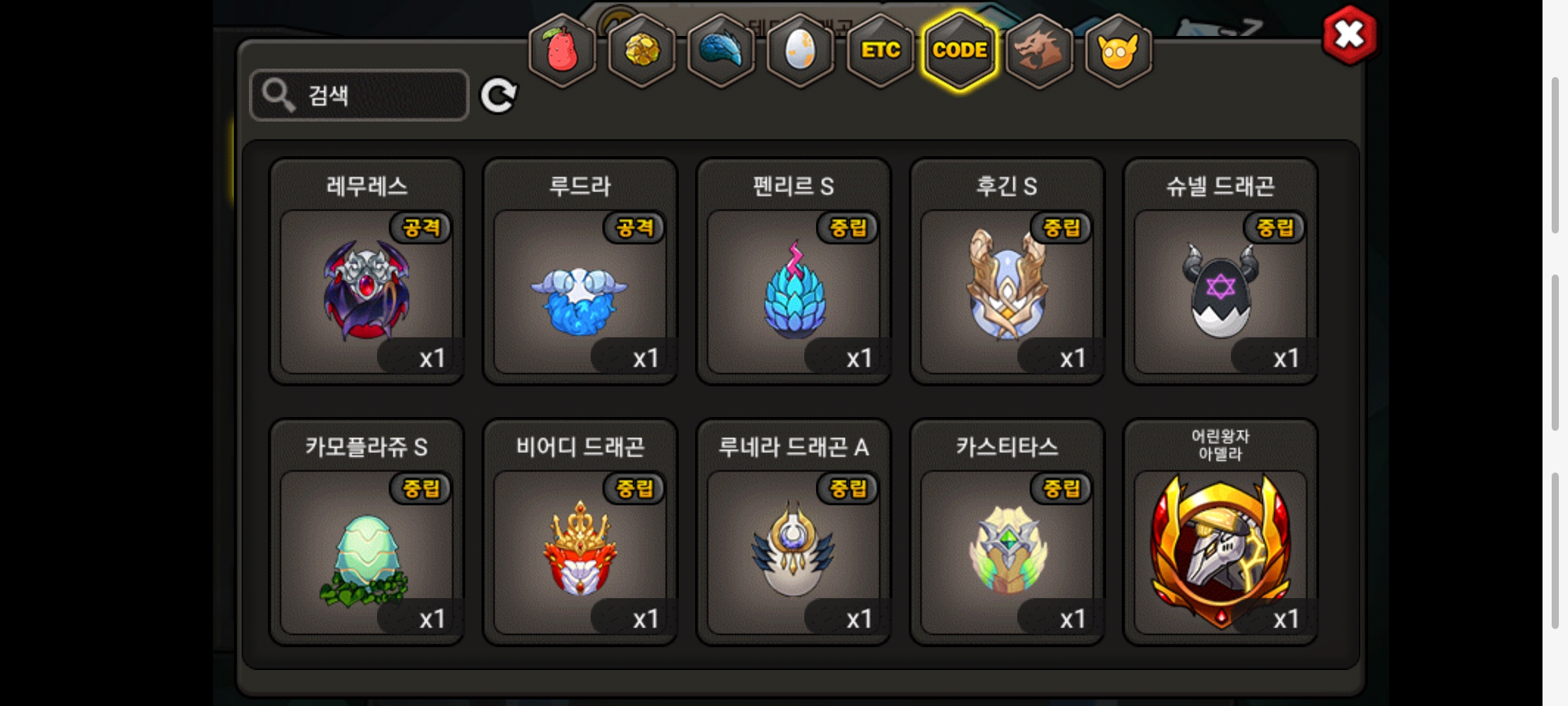
Task: Select the 후긴 S egg
Action: click(x=1007, y=291)
